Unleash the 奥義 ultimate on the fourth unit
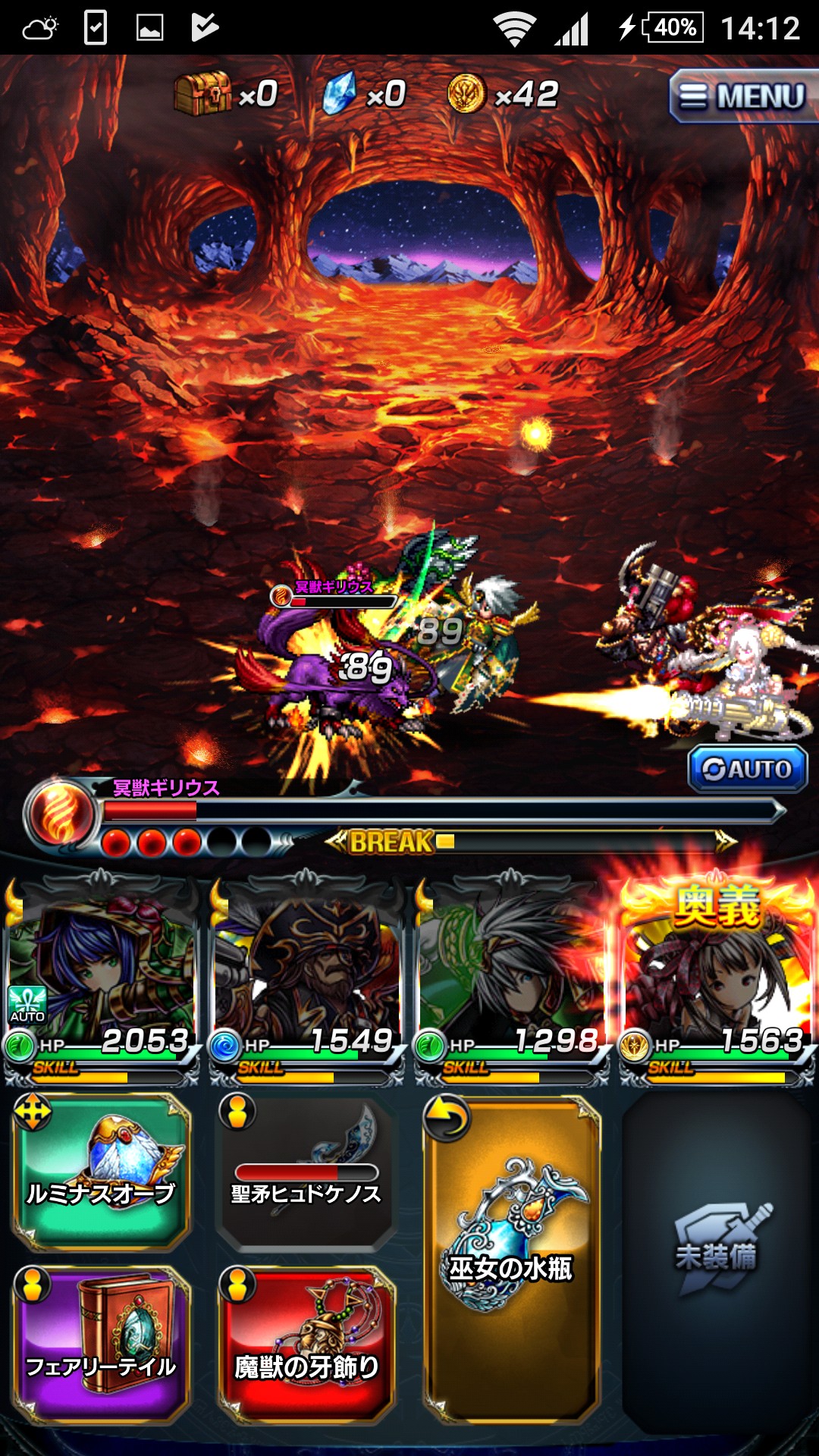Viewport: 819px width, 1456px height. tap(716, 978)
